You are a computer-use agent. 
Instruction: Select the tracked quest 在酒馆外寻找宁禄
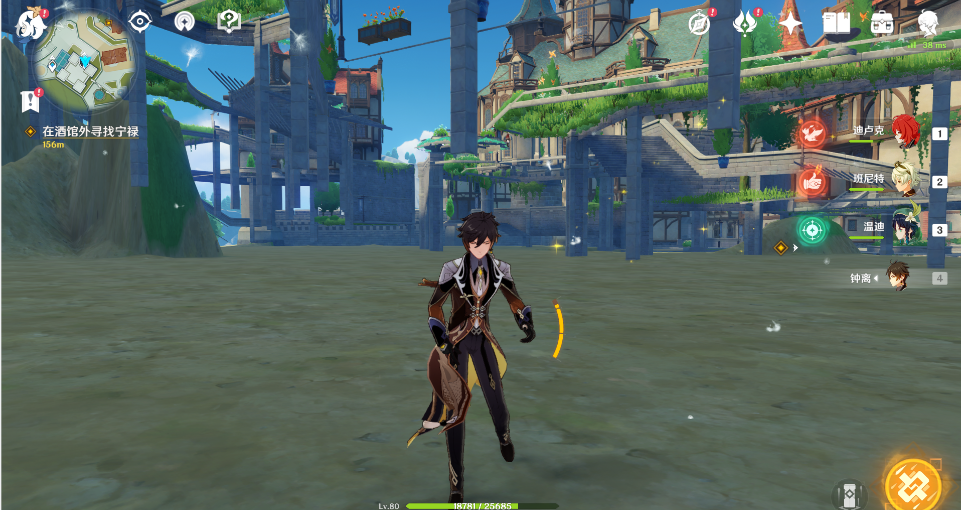(x=89, y=132)
